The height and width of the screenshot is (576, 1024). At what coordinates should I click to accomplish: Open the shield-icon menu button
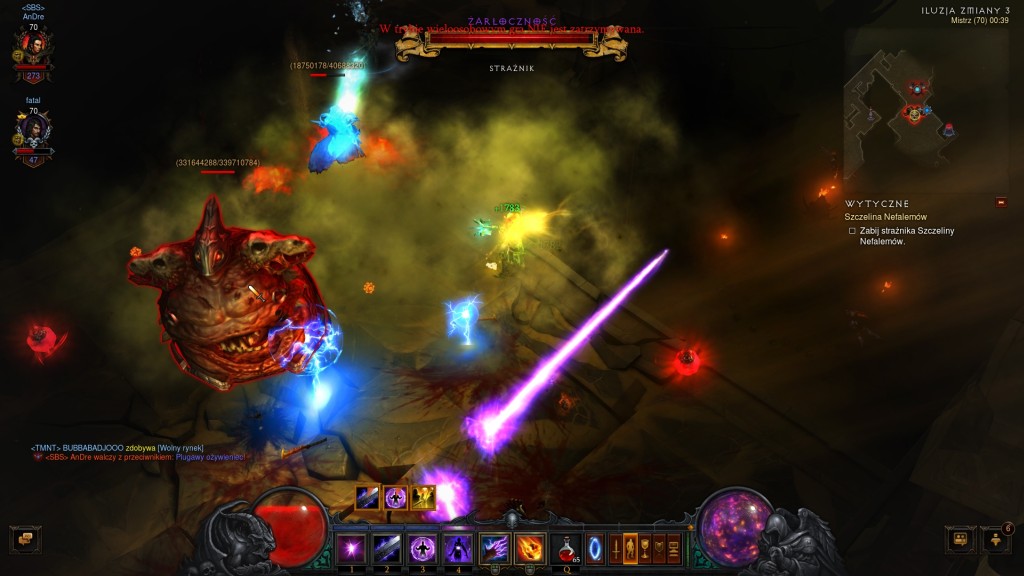[660, 549]
